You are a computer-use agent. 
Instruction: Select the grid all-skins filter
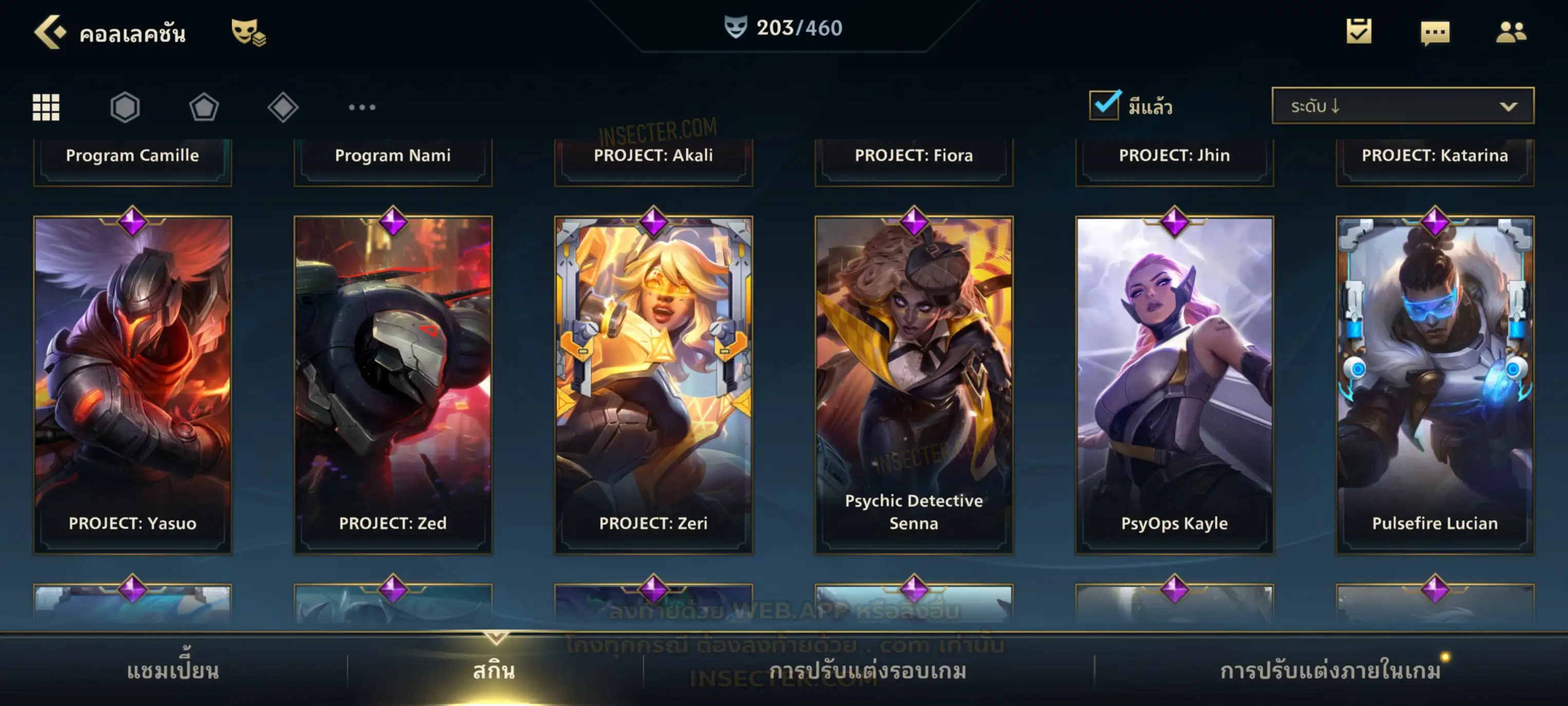(46, 107)
